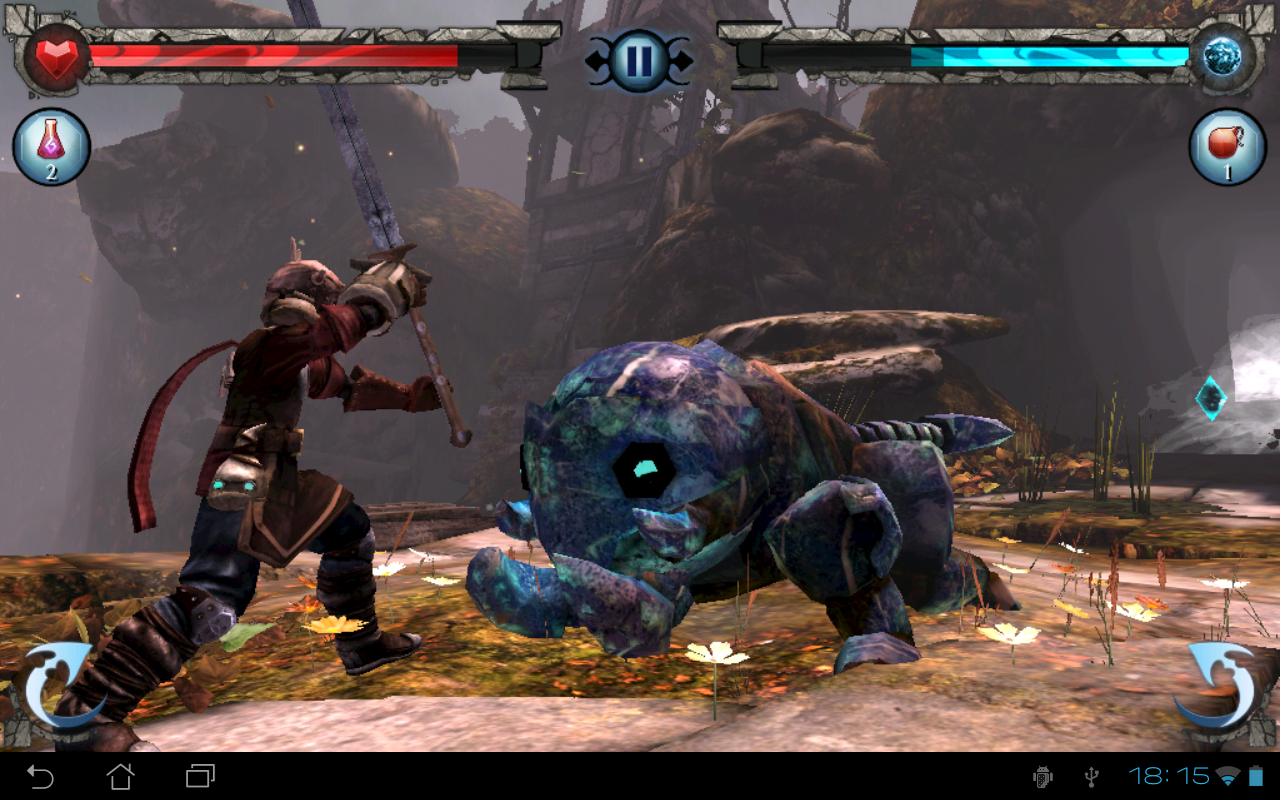Use the purple potion flask item

51,147
